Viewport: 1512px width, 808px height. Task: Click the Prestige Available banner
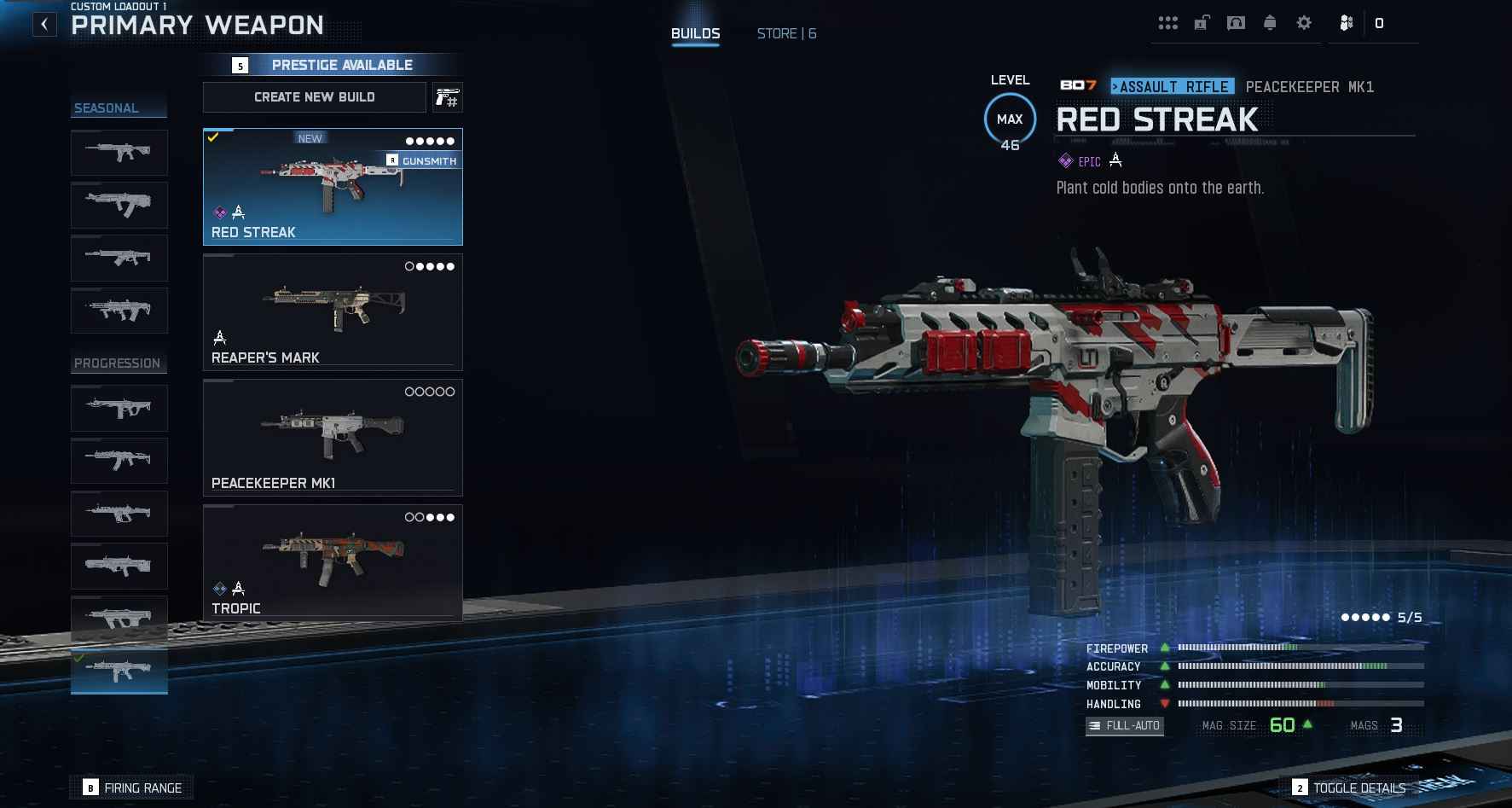coord(333,65)
